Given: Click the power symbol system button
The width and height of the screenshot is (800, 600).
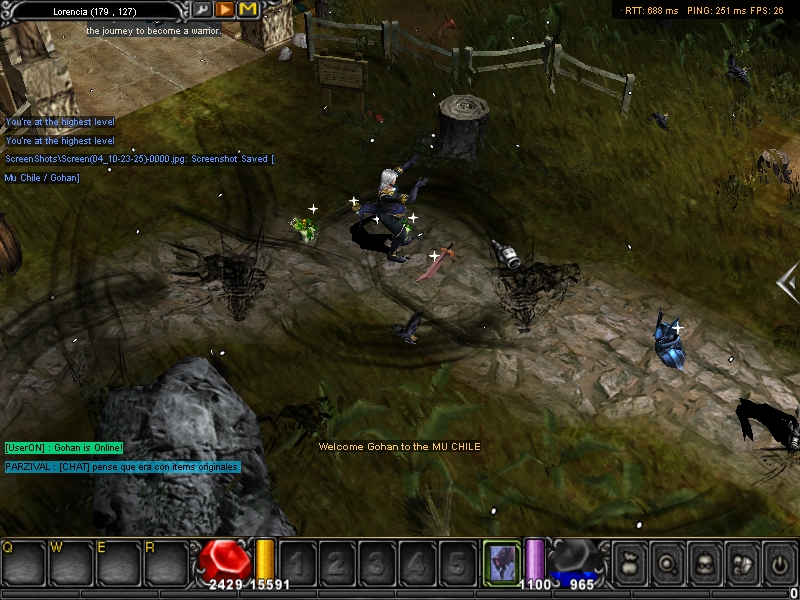Looking at the screenshot, I should [778, 565].
